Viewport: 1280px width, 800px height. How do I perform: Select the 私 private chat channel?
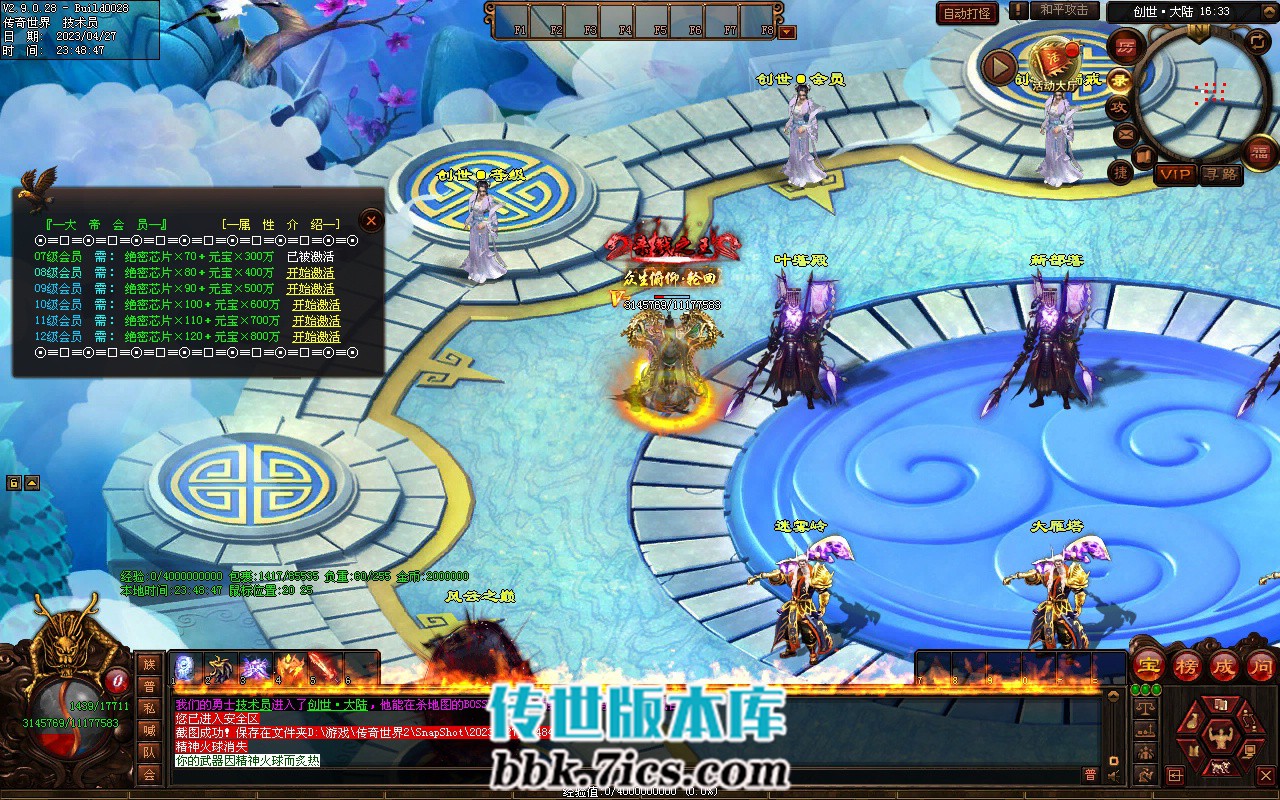149,708
